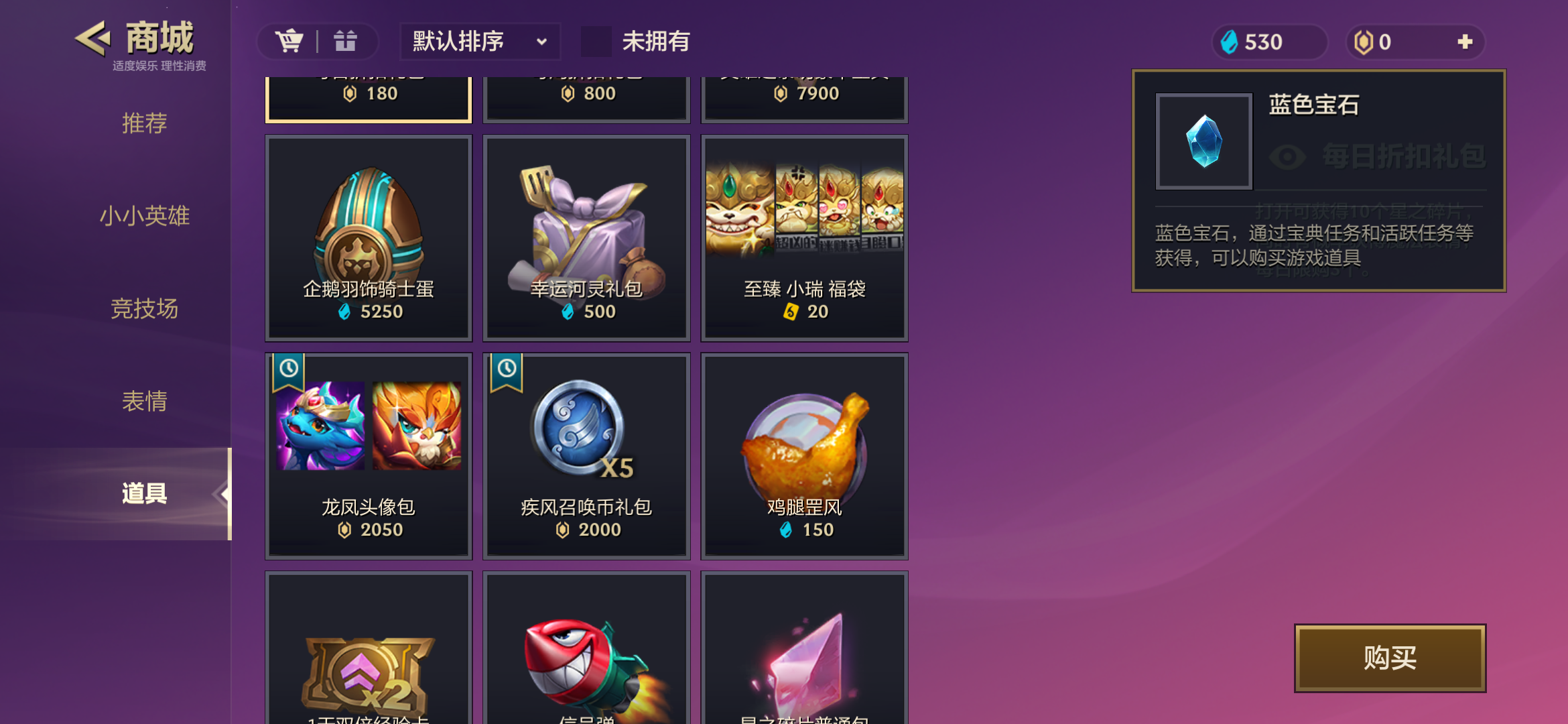Click the blue gem balance showing 530
The height and width of the screenshot is (724, 1568).
[x=1268, y=42]
